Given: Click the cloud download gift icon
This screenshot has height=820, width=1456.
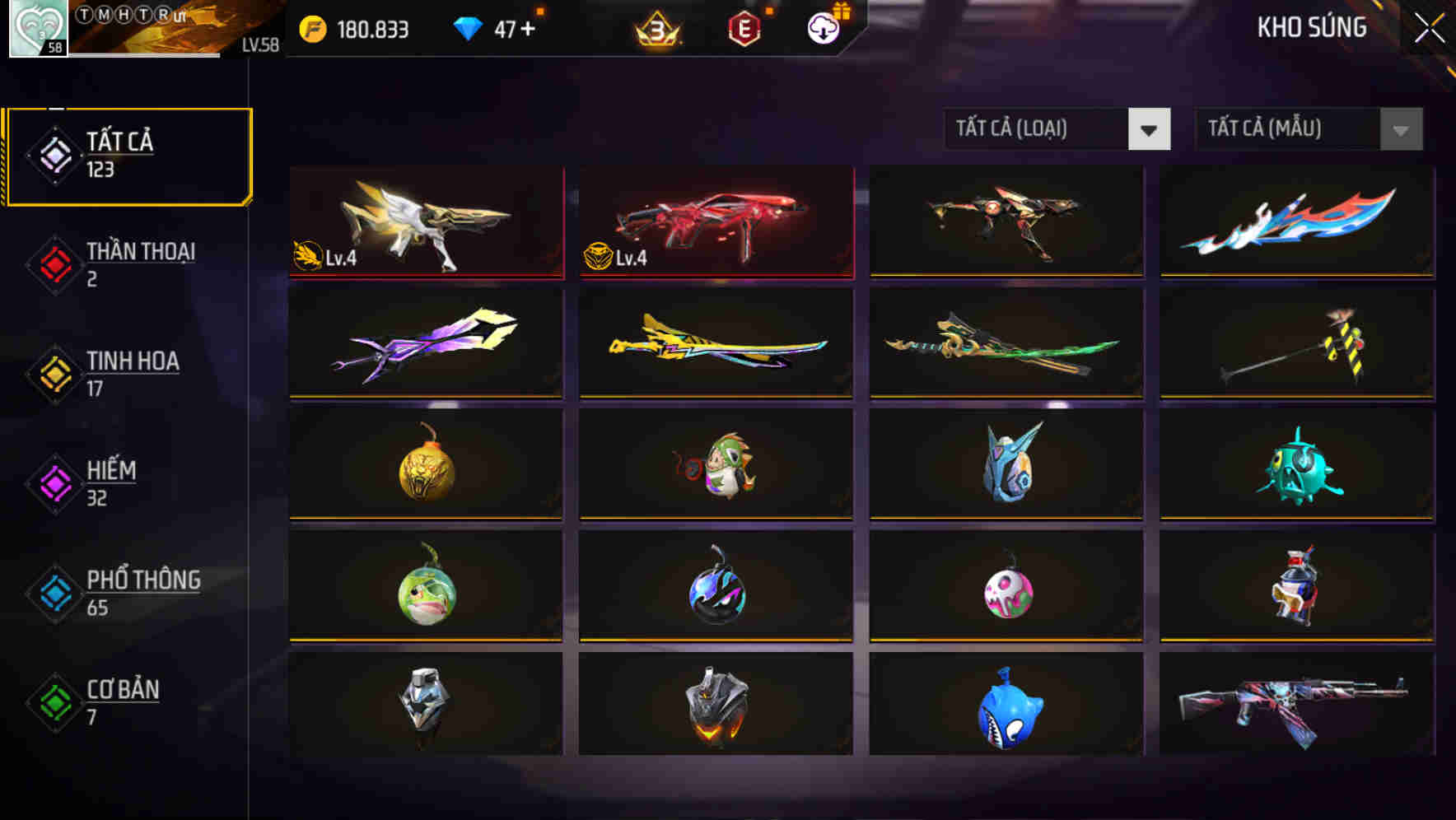Looking at the screenshot, I should [823, 27].
